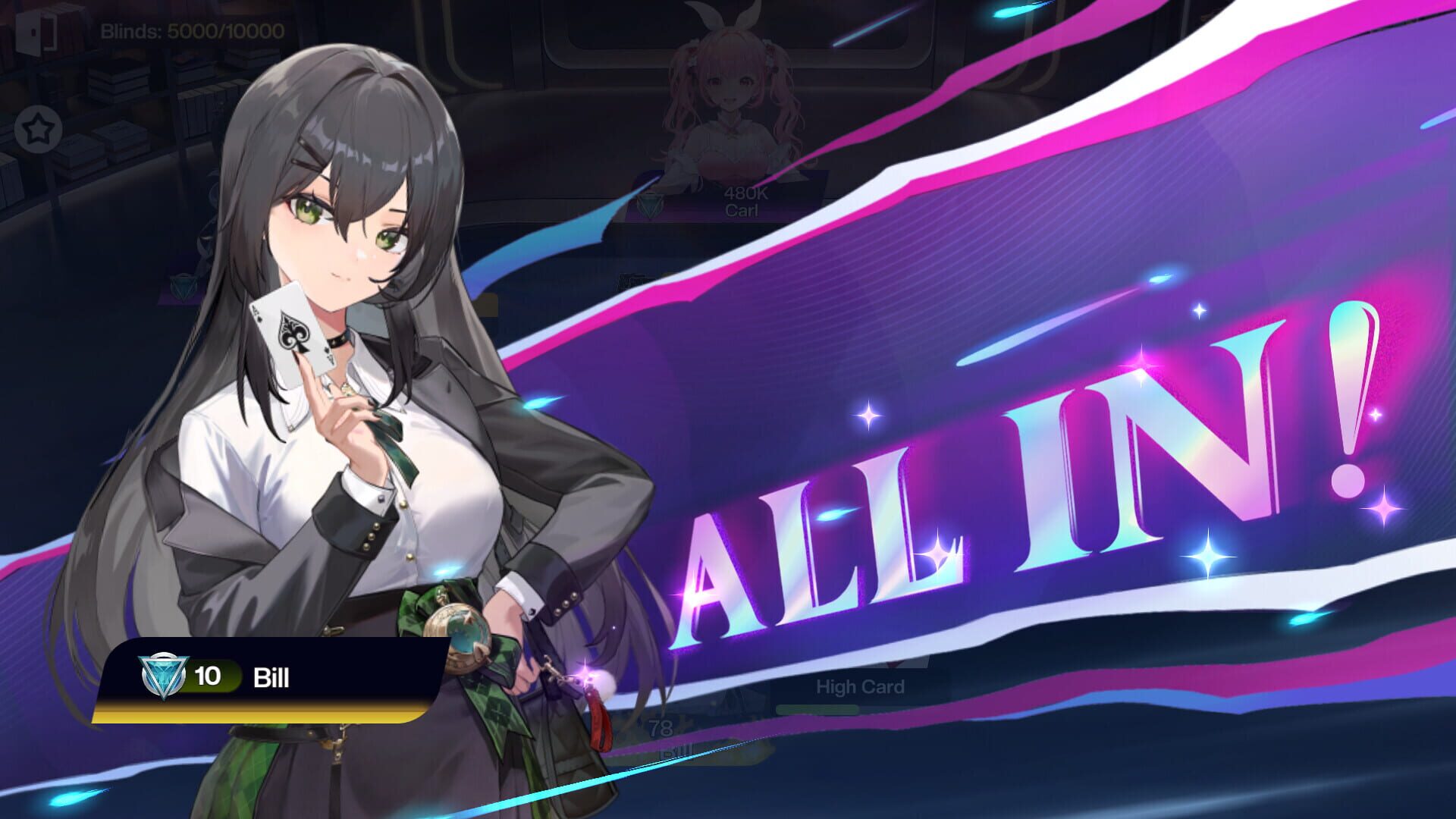Toggle the High Card hand indicator

click(861, 686)
